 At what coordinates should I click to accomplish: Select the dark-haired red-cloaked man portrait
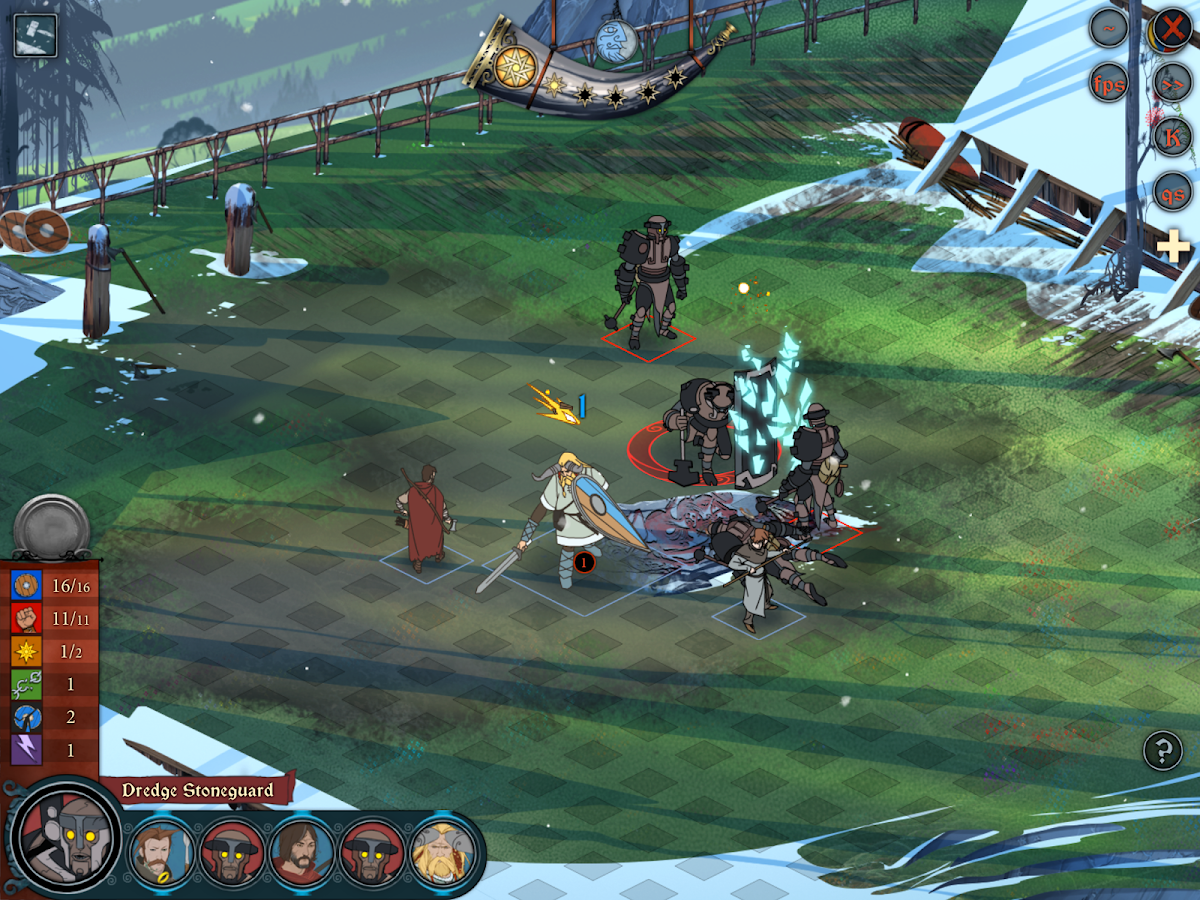tap(302, 850)
